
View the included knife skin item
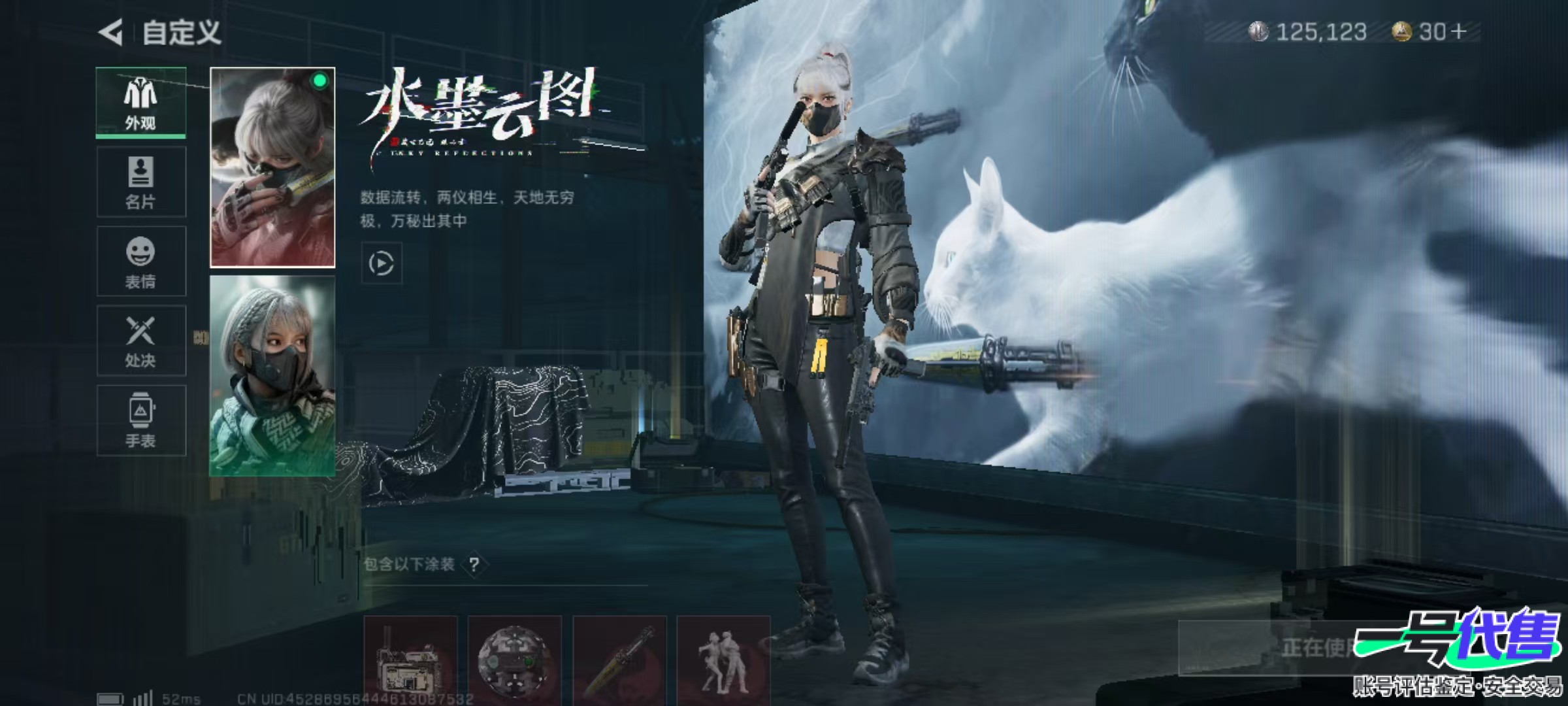[619, 660]
